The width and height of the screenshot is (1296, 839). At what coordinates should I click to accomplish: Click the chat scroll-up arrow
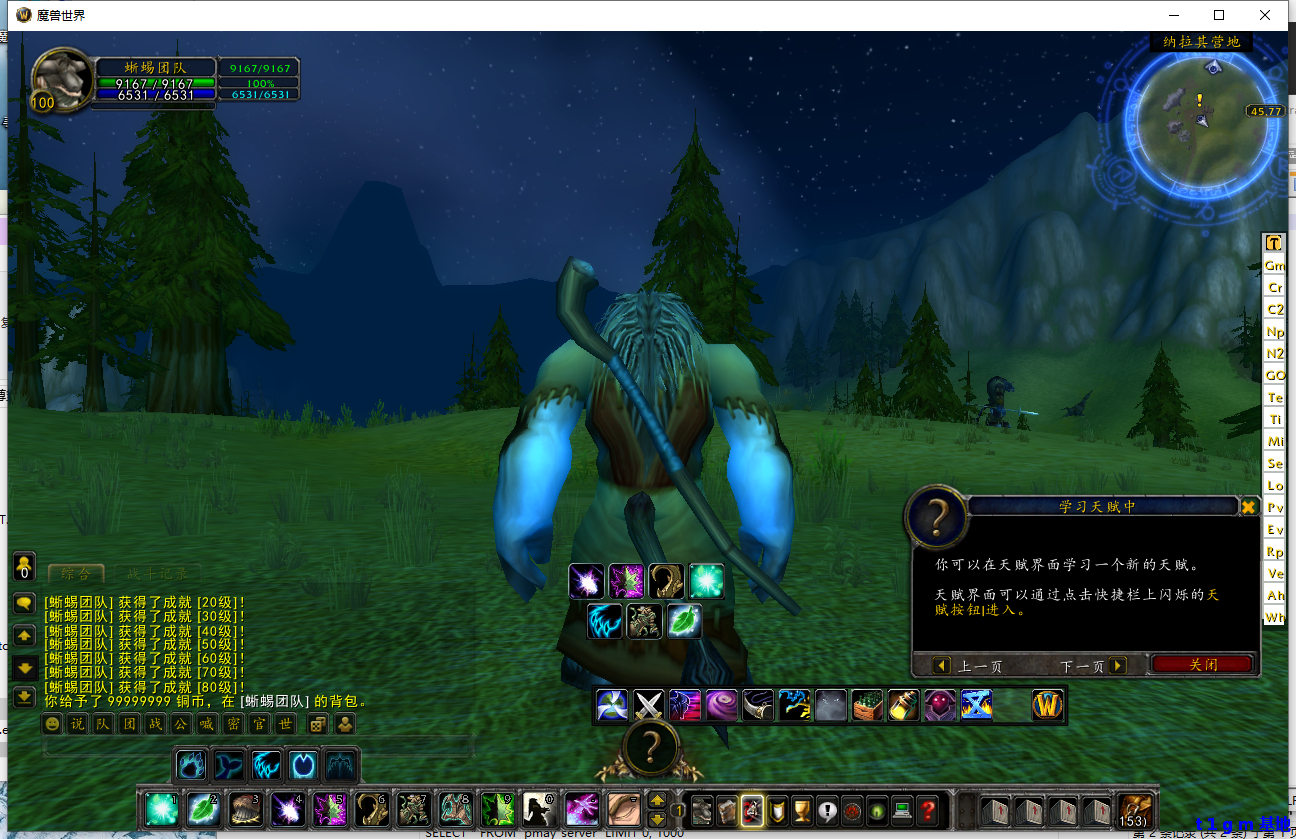point(23,634)
